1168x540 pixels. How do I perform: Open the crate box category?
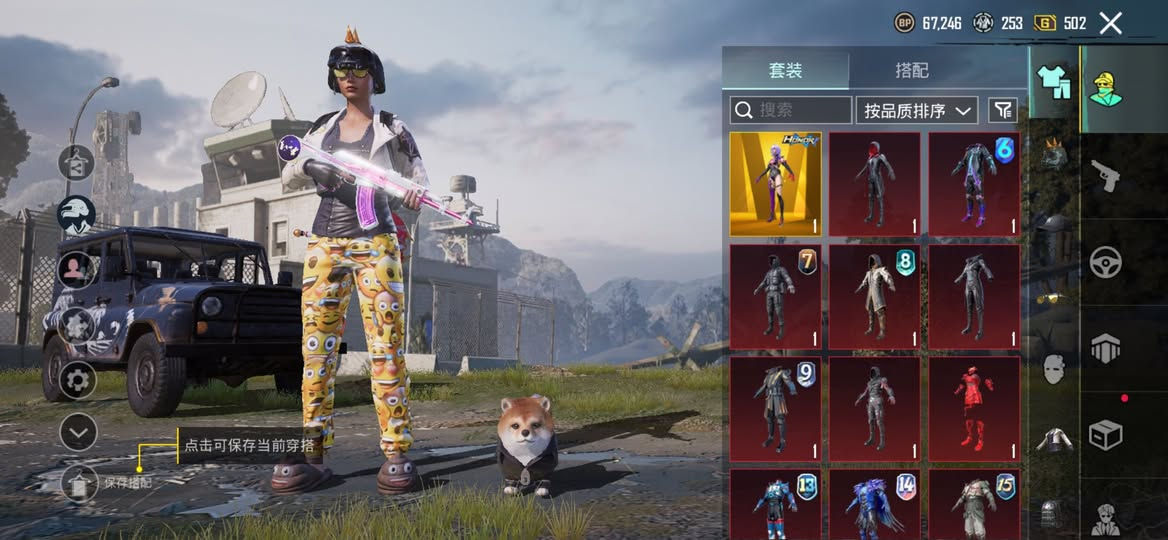pyautogui.click(x=1105, y=435)
